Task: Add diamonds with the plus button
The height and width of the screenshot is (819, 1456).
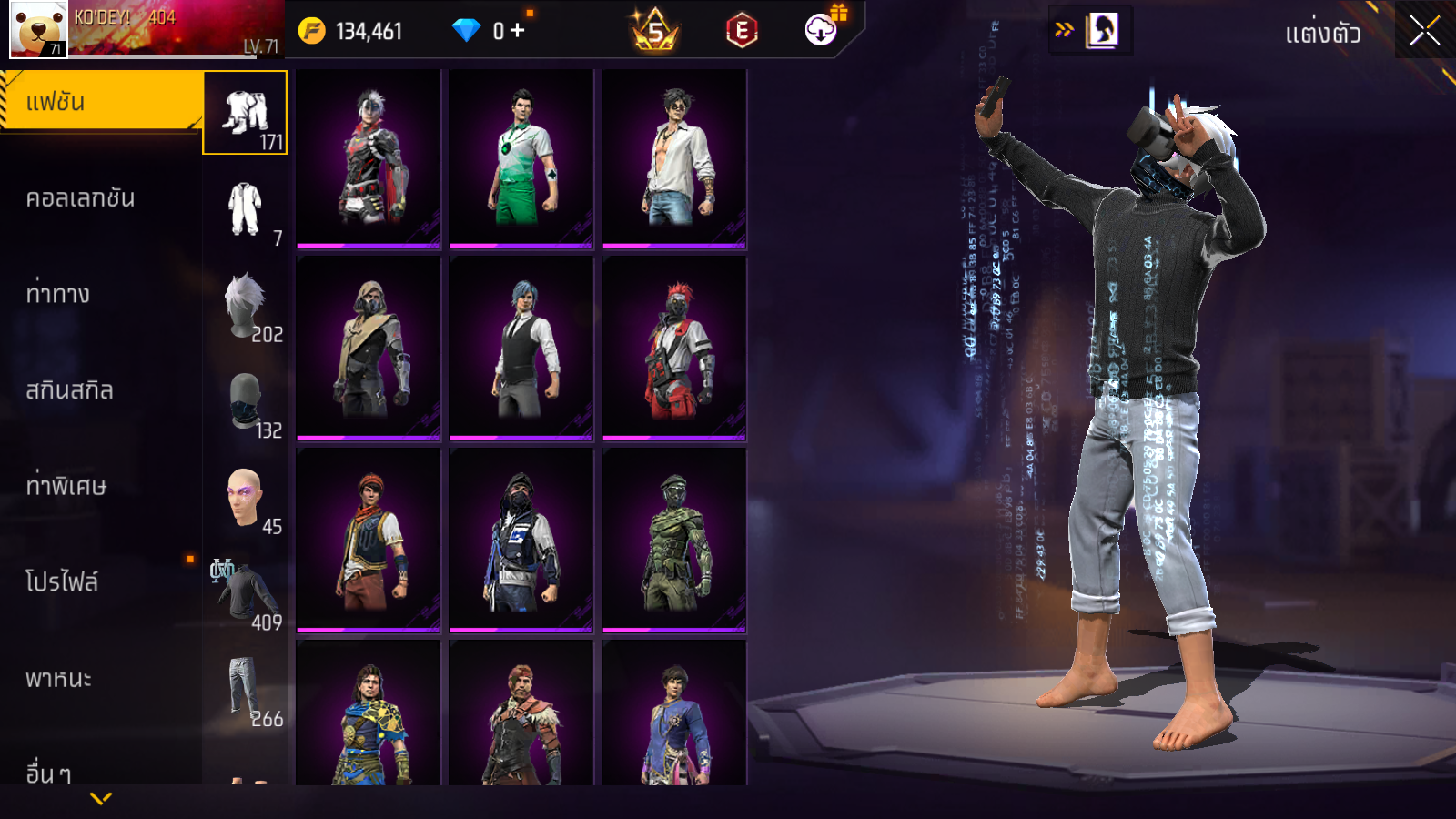Action: click(x=518, y=31)
